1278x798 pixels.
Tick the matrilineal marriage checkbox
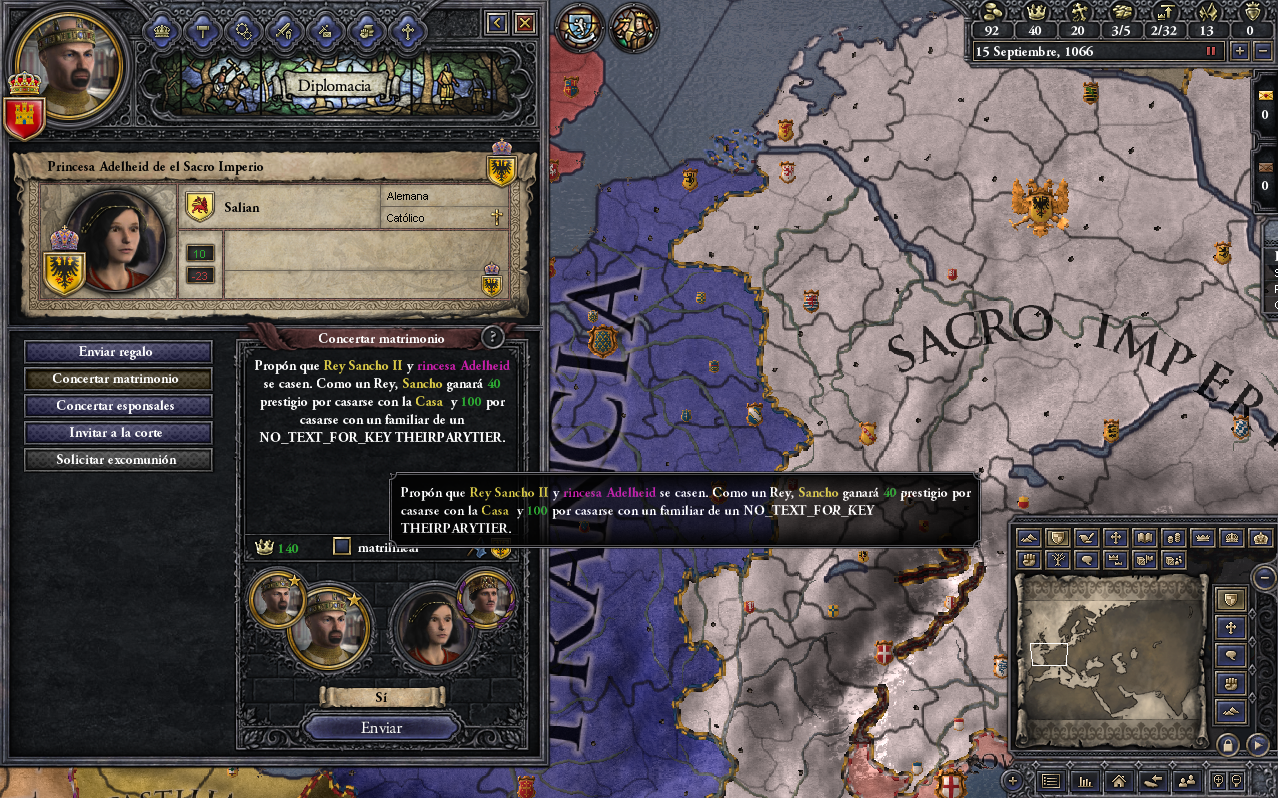(x=342, y=547)
